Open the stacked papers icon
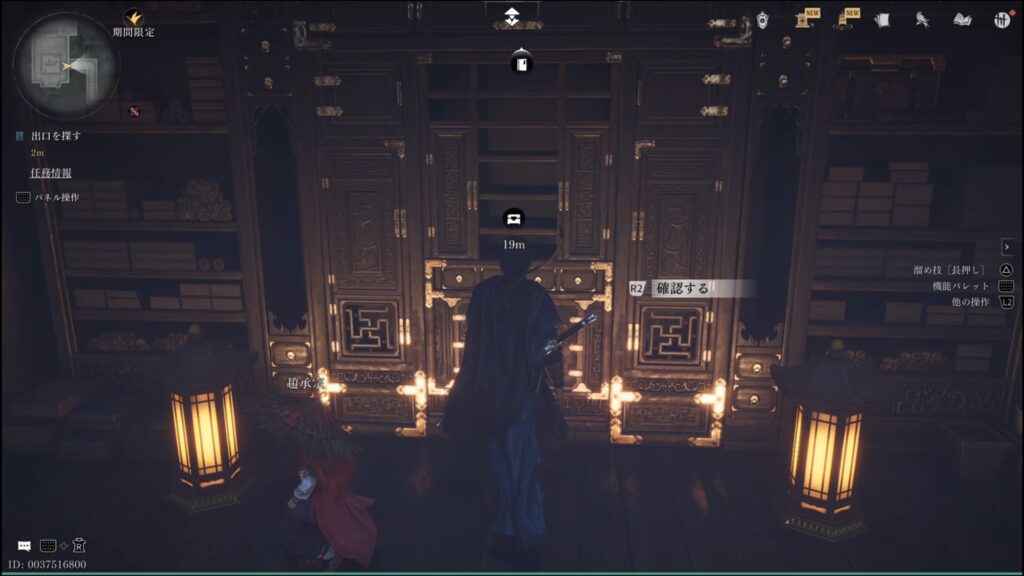This screenshot has height=576, width=1024. pyautogui.click(x=881, y=19)
